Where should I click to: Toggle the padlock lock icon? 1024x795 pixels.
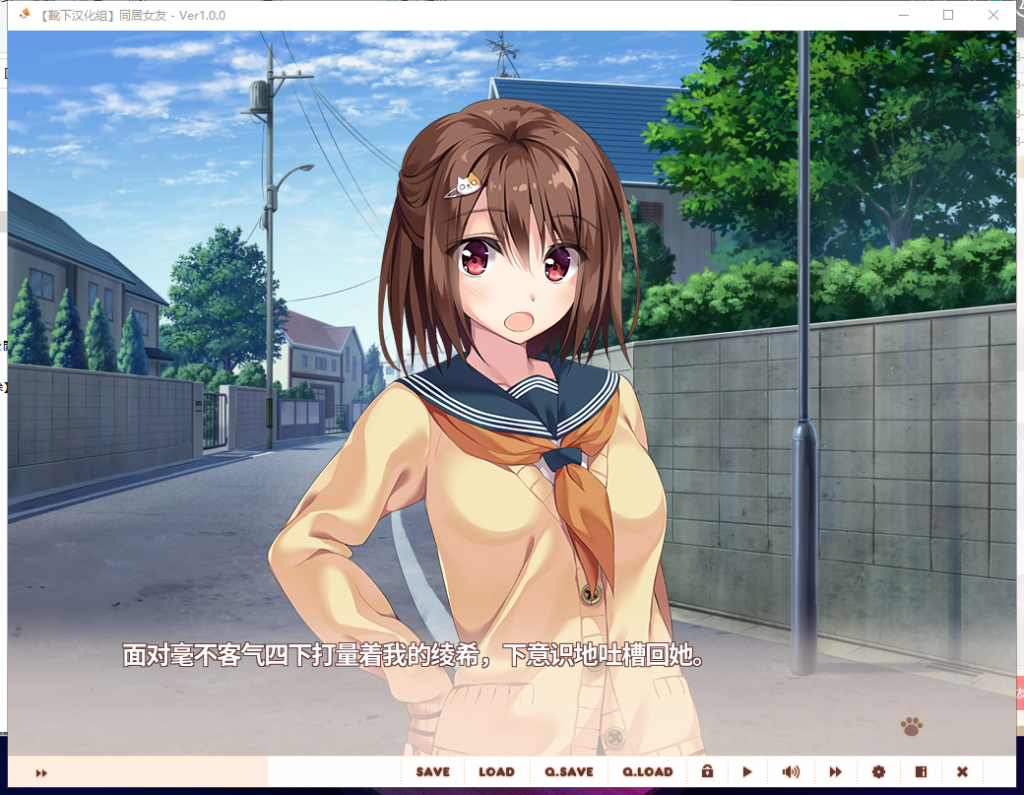(x=707, y=772)
